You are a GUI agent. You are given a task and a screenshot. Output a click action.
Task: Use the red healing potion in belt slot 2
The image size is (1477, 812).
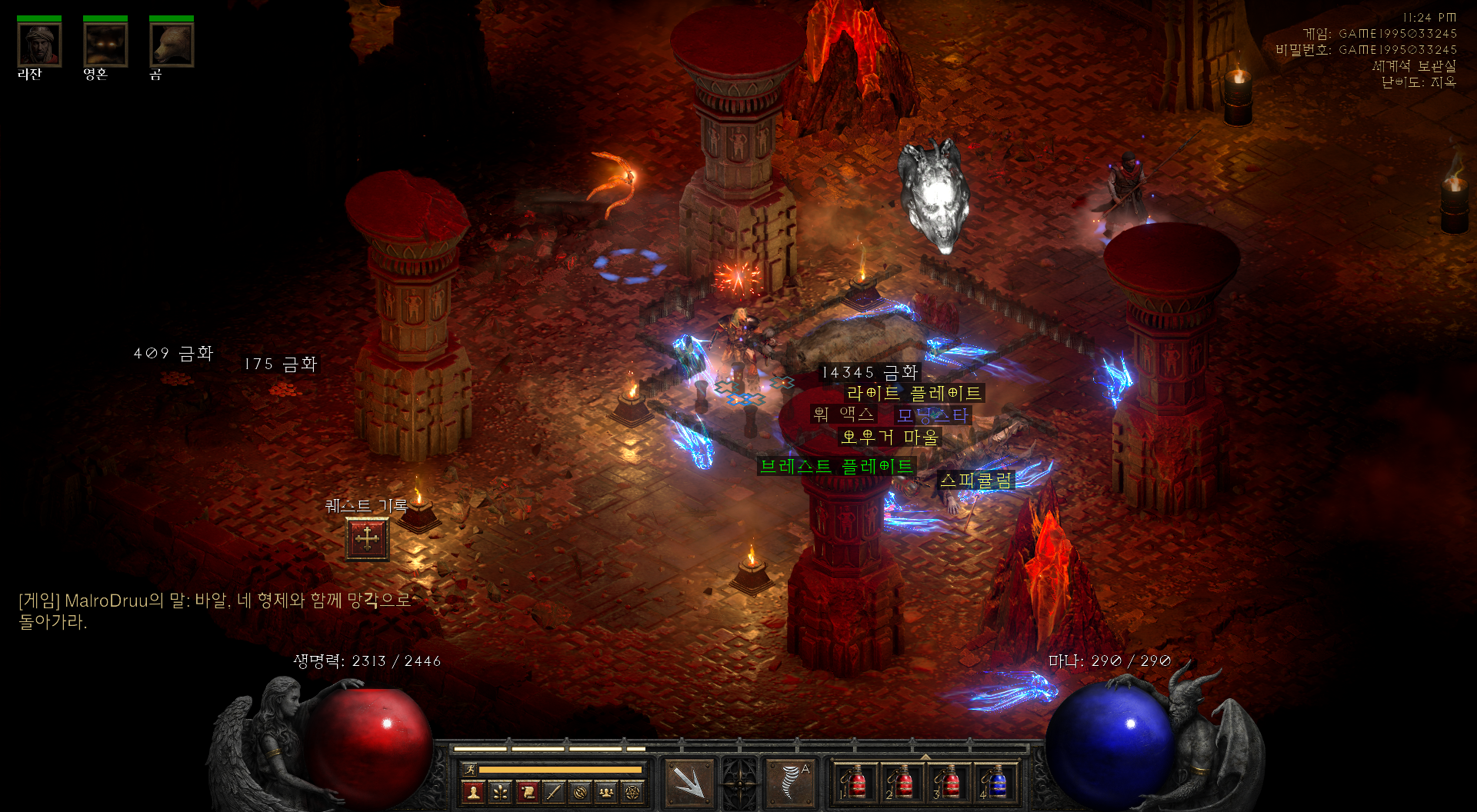pos(902,783)
